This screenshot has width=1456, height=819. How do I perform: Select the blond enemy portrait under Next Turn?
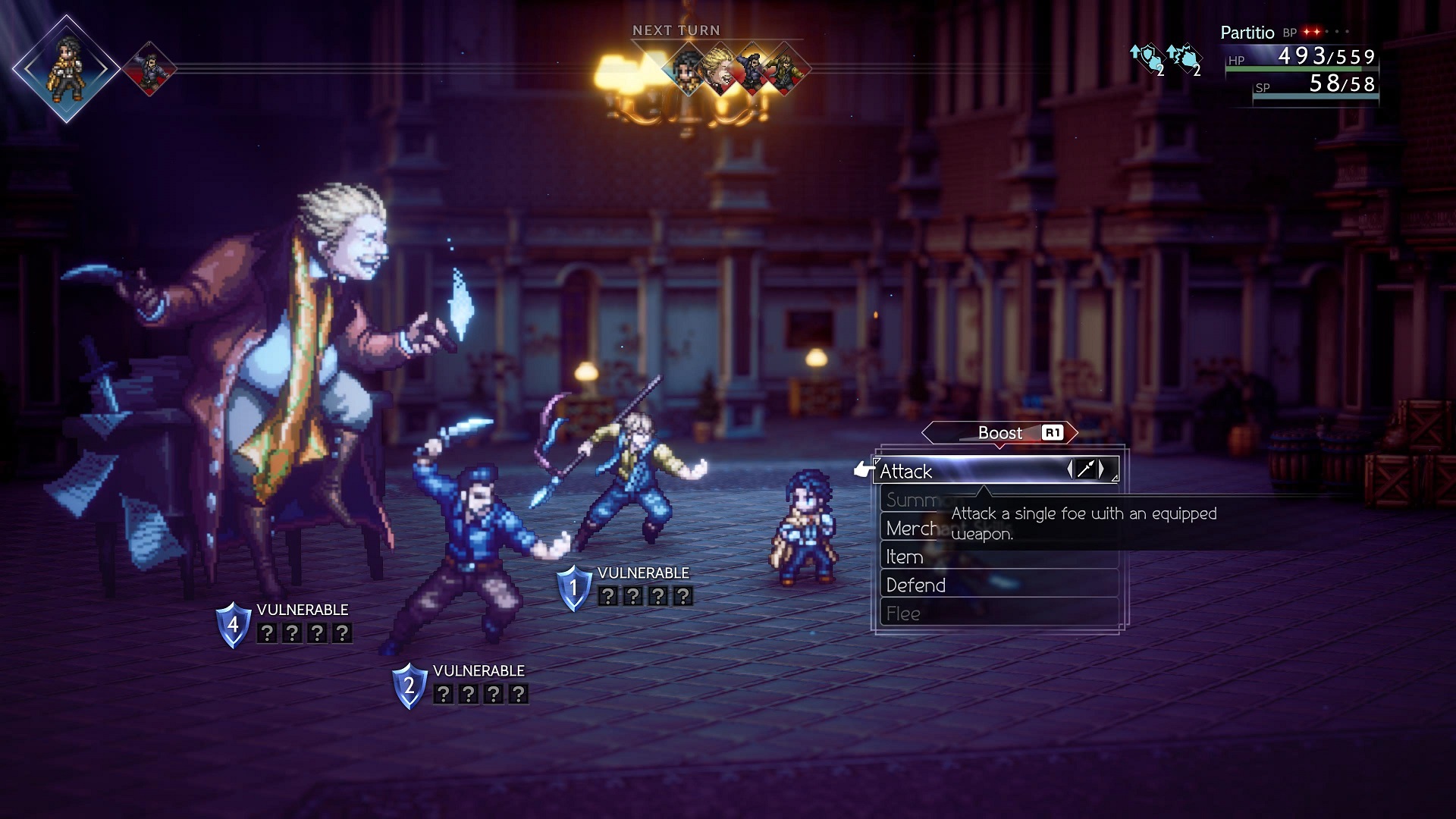720,70
